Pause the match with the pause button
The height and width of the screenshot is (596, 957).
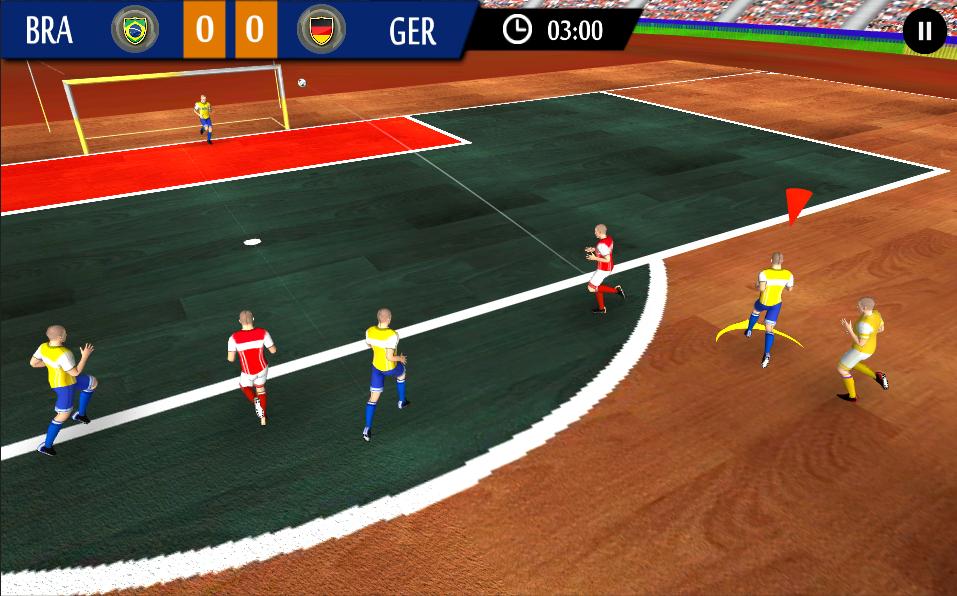coord(924,31)
